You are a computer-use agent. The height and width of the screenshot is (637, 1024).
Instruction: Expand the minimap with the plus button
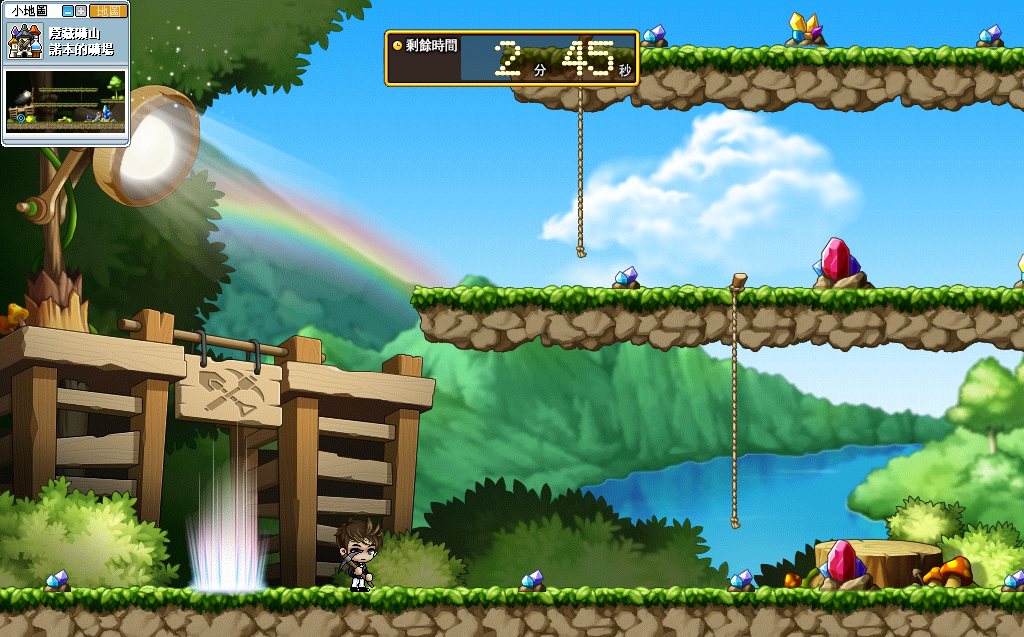point(81,11)
